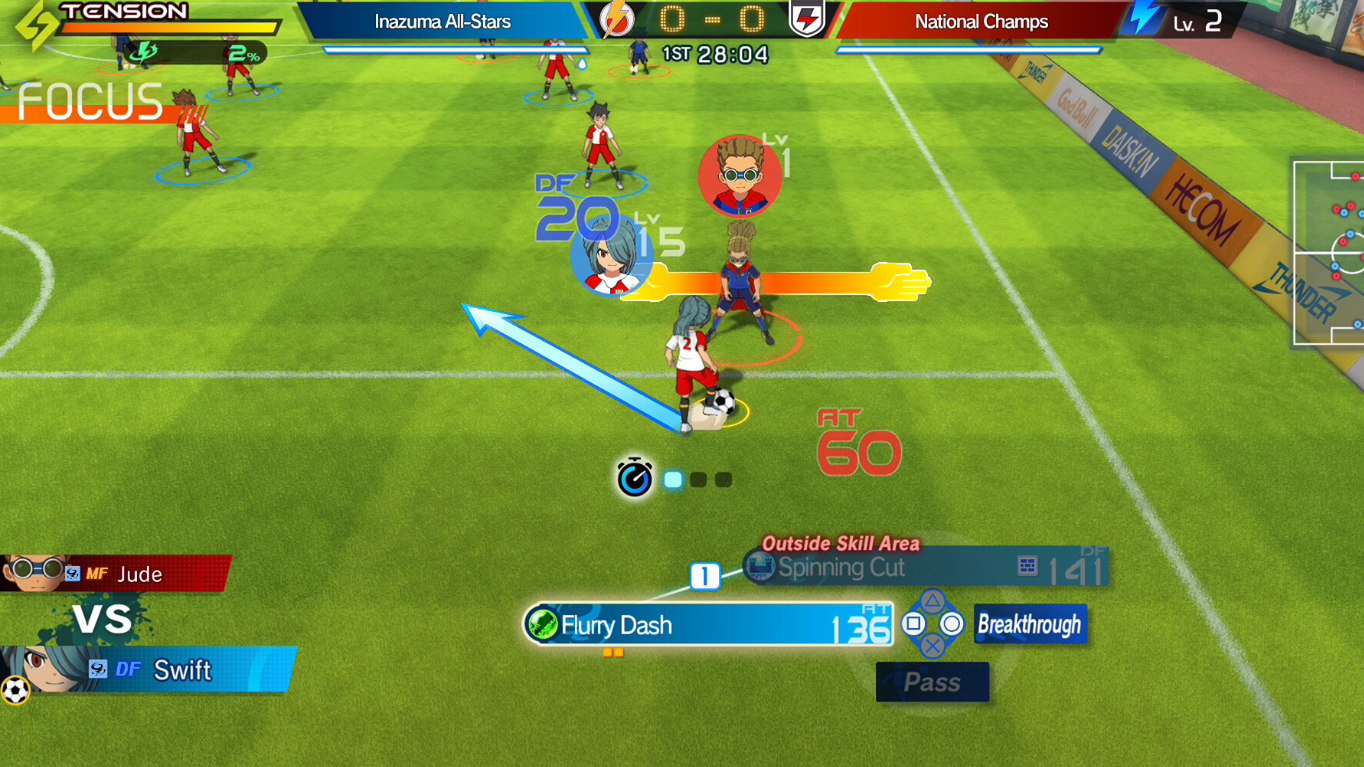Choose the Breakthrough action

(1030, 625)
